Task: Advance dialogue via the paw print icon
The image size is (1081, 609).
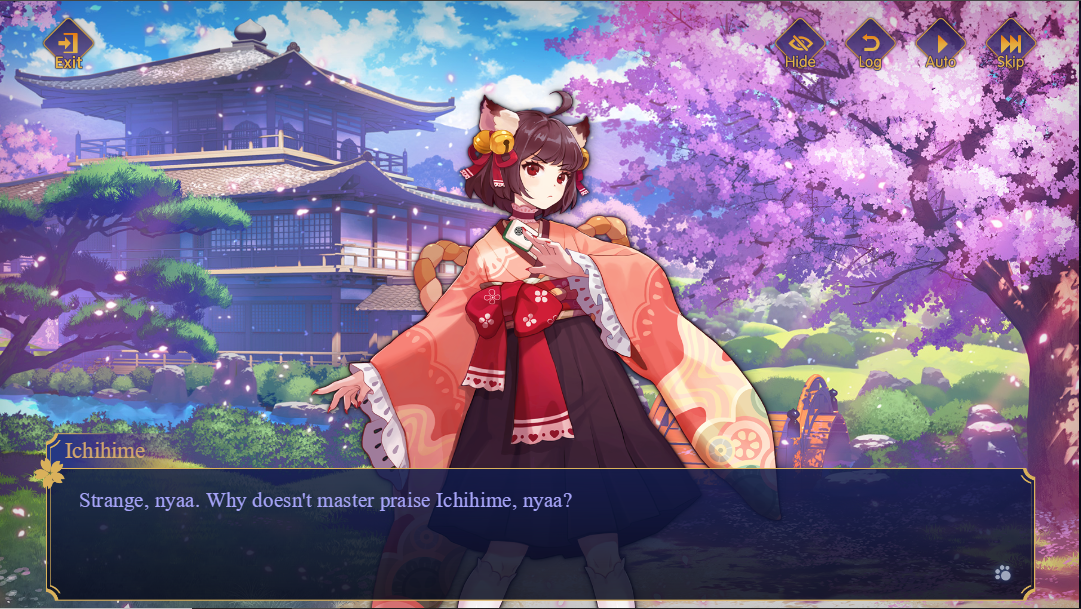Action: (x=1003, y=573)
